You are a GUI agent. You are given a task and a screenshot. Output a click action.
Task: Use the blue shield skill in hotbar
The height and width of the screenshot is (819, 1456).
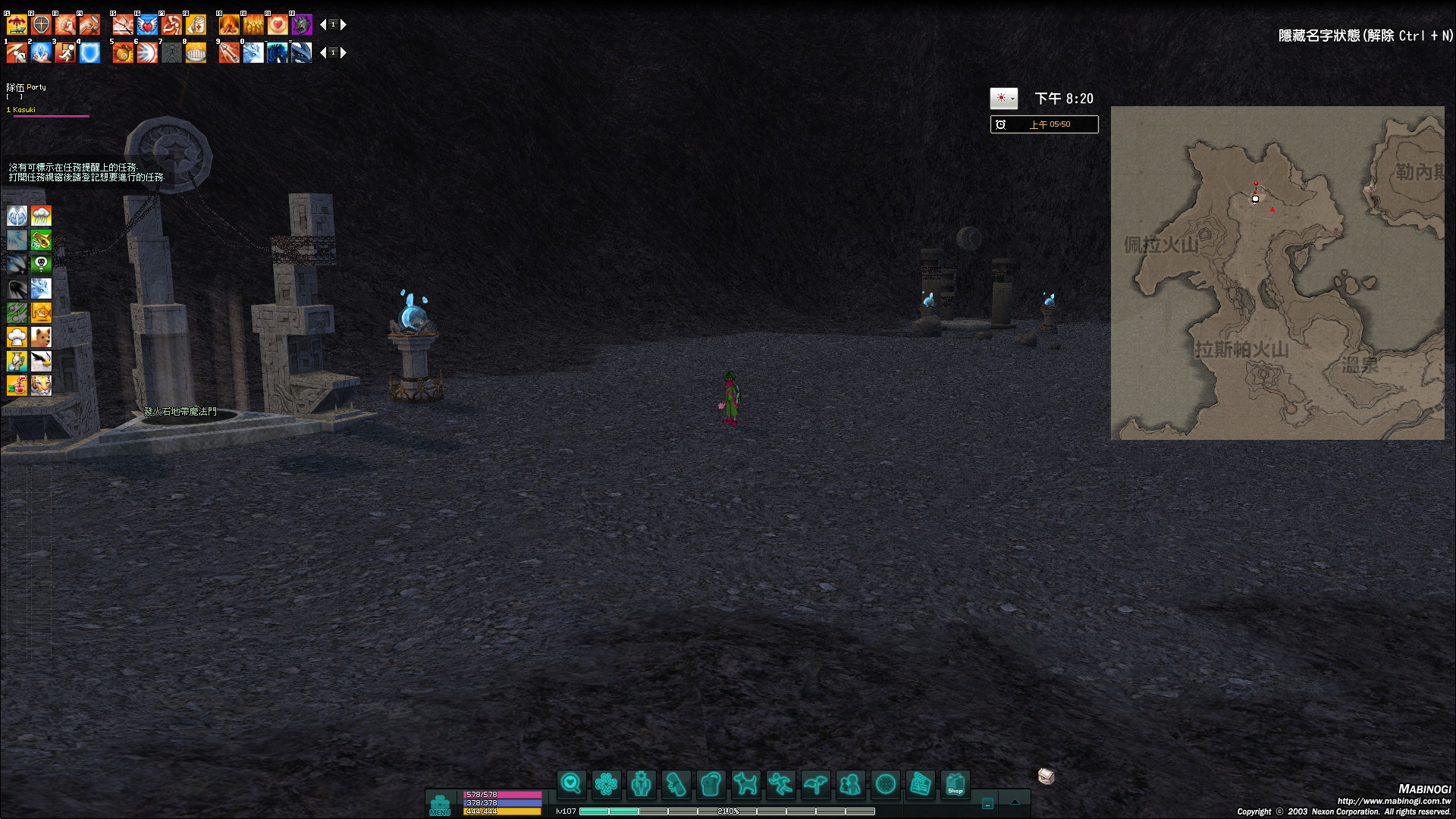[x=89, y=53]
